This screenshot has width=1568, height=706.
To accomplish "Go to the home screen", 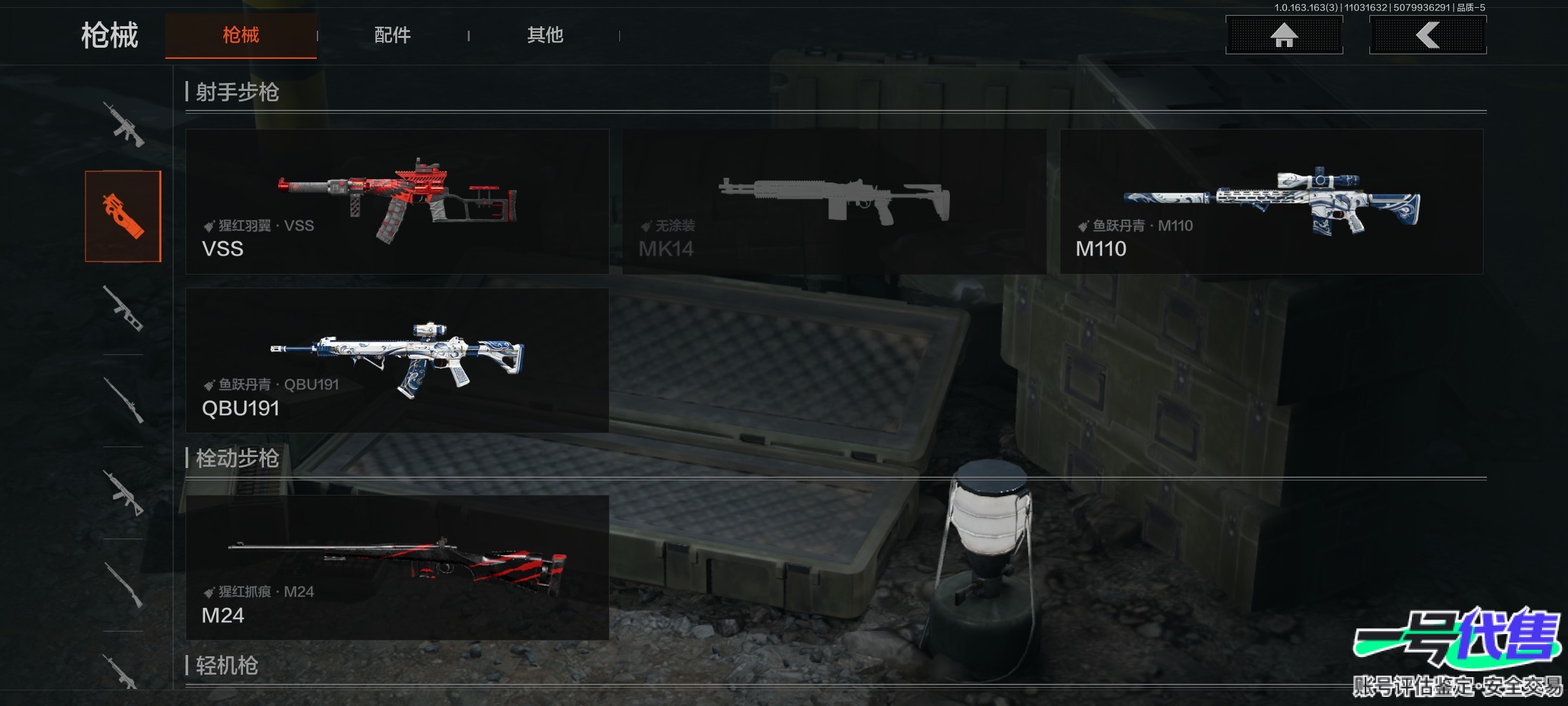I will 1284,35.
